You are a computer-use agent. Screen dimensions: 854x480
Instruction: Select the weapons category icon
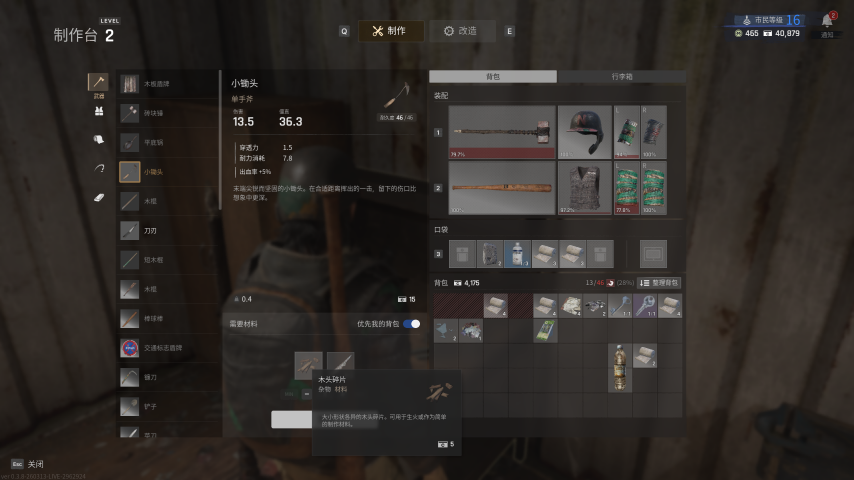pos(98,83)
